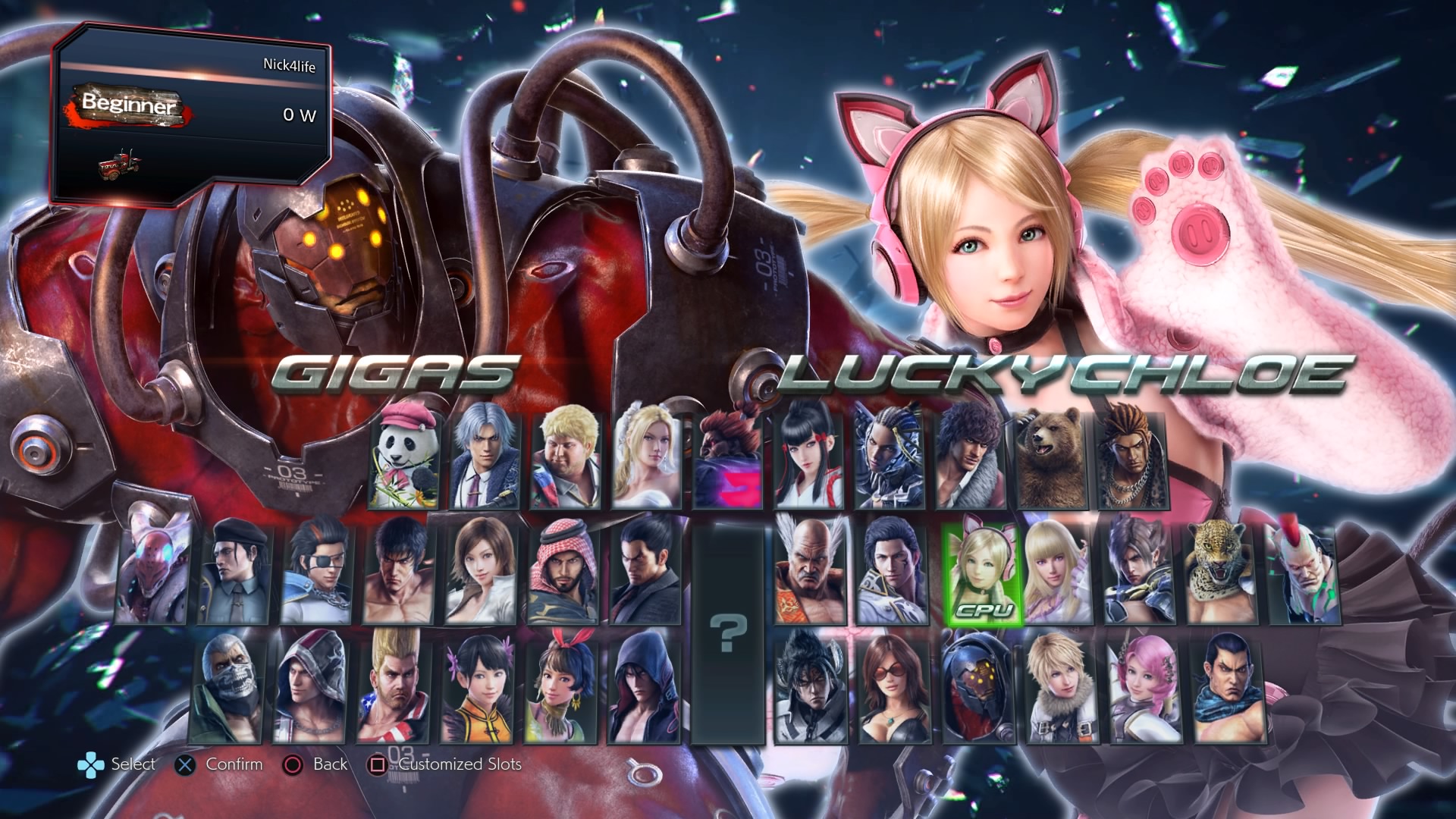1456x819 pixels.
Task: Select Heihachi's bald, white-haired portrait
Action: click(x=809, y=573)
